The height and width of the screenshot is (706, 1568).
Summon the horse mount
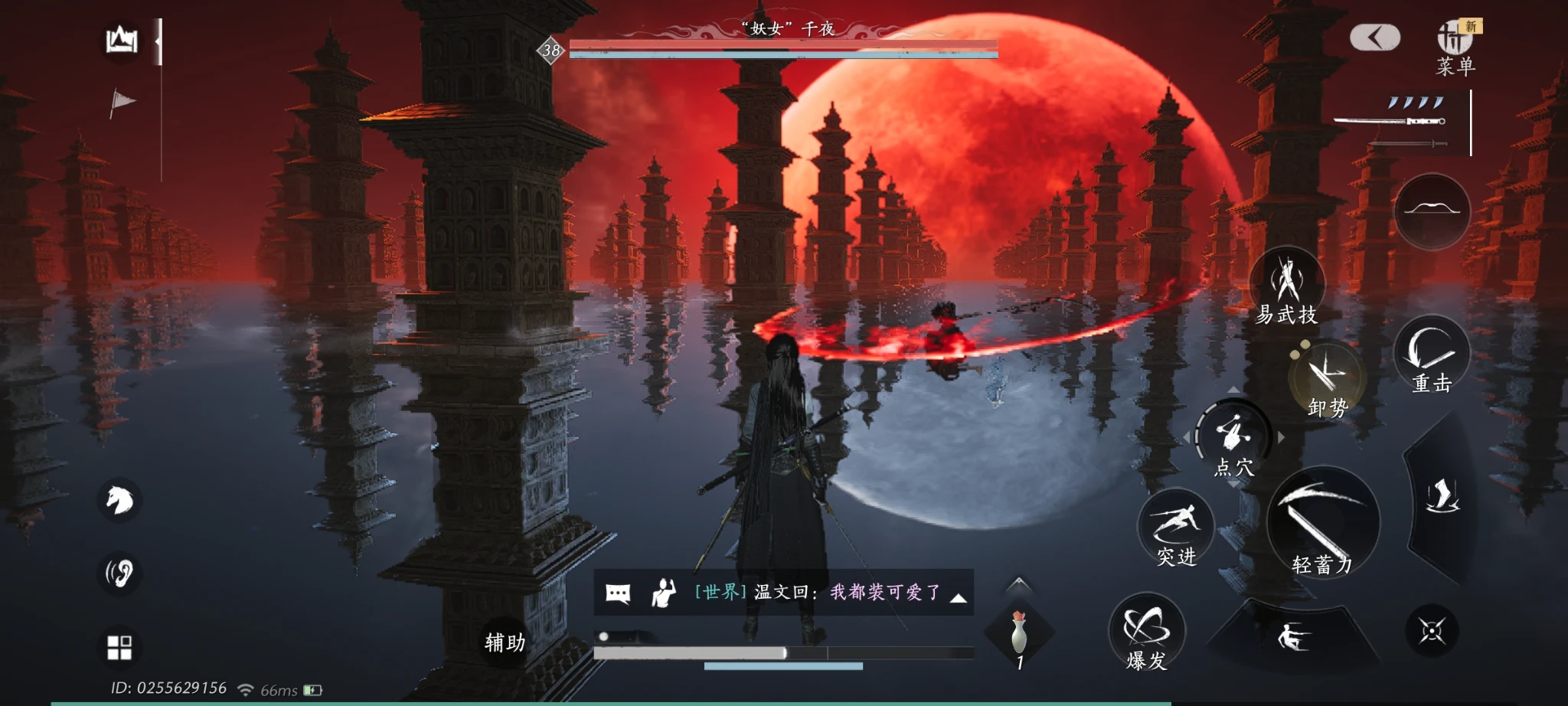tap(119, 501)
